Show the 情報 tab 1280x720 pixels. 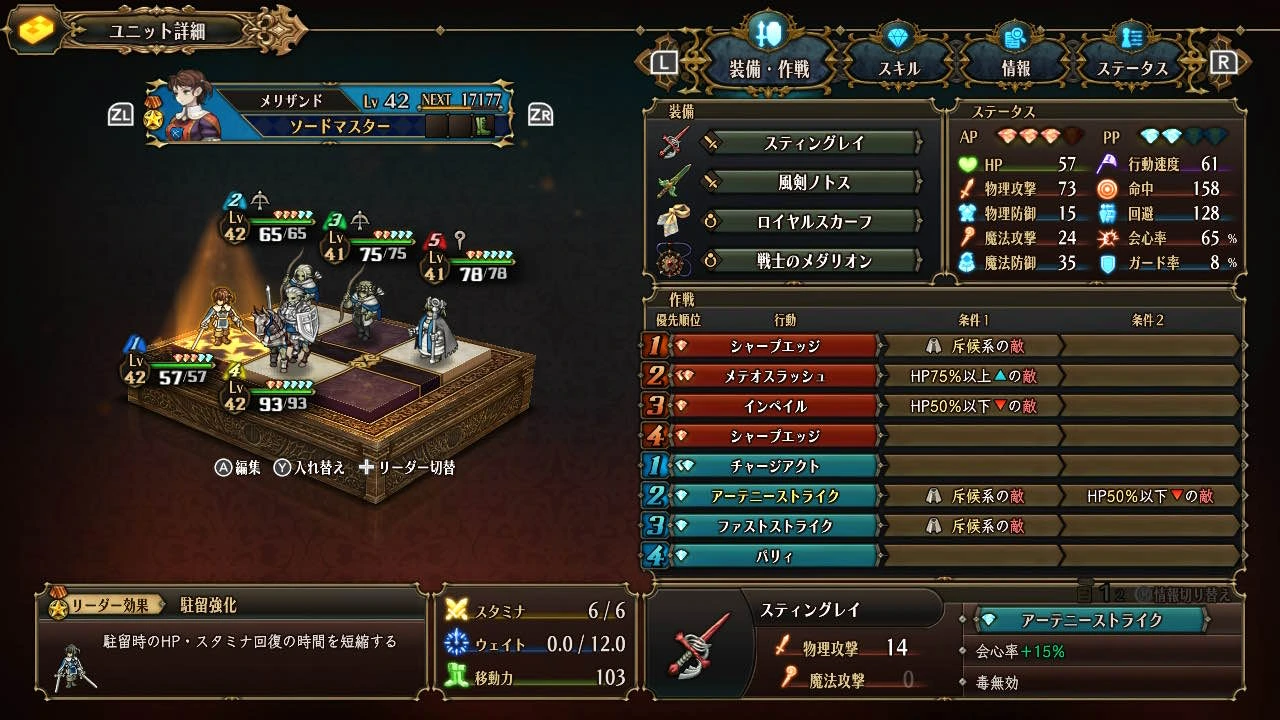point(1015,68)
